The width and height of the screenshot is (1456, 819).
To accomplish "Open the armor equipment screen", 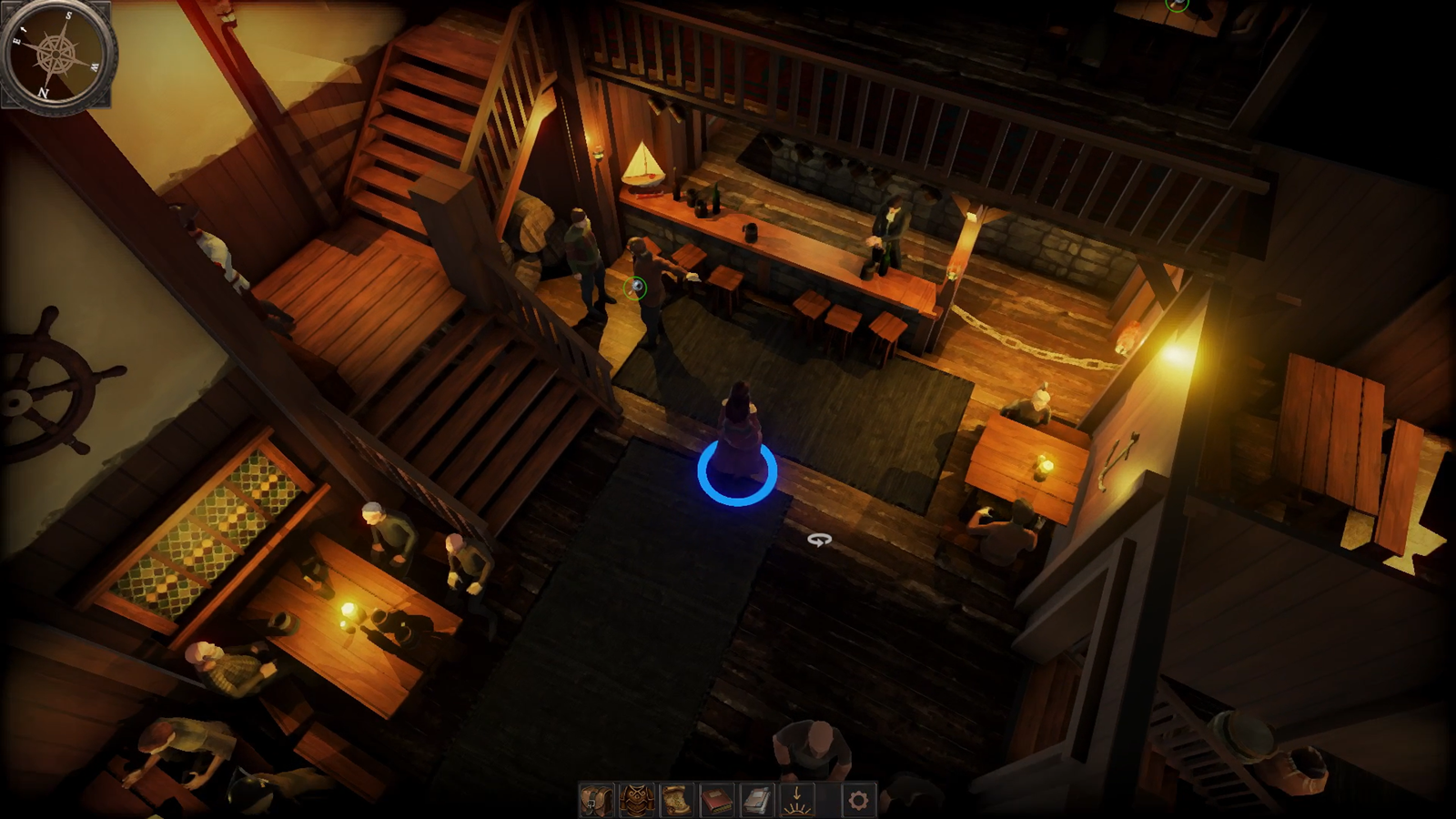I will click(x=636, y=800).
